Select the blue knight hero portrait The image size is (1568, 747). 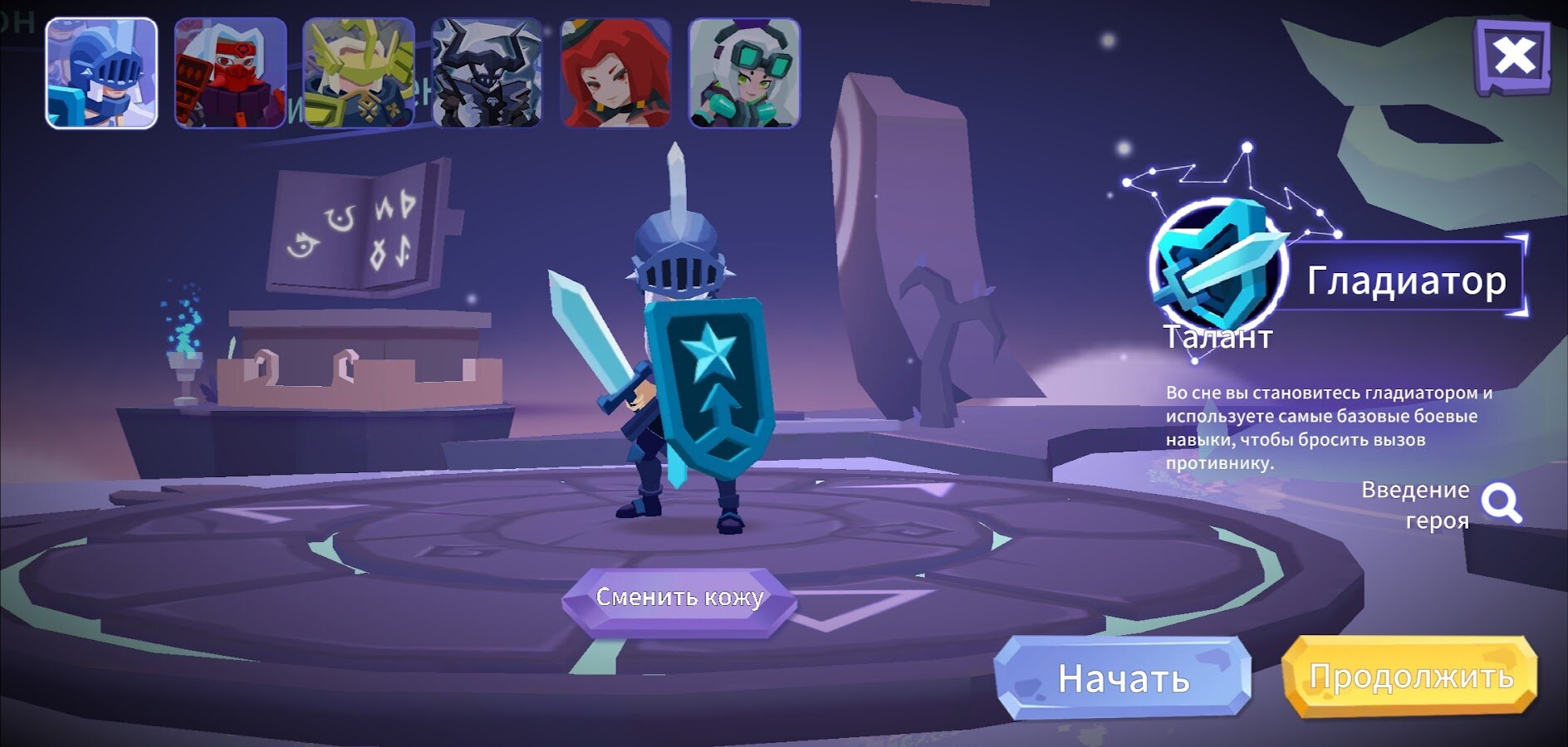coord(101,73)
